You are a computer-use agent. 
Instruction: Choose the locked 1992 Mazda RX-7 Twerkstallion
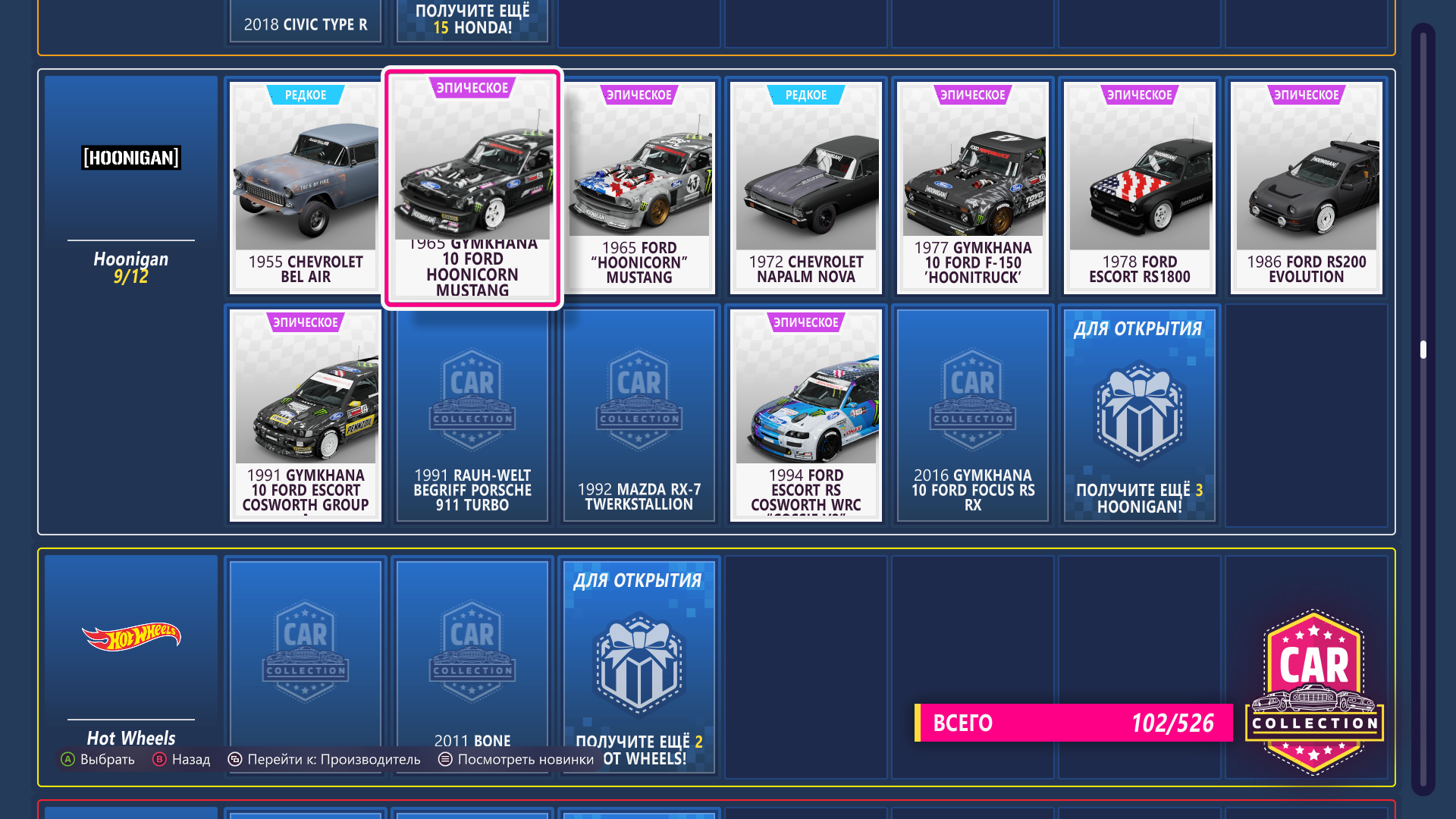tap(639, 415)
